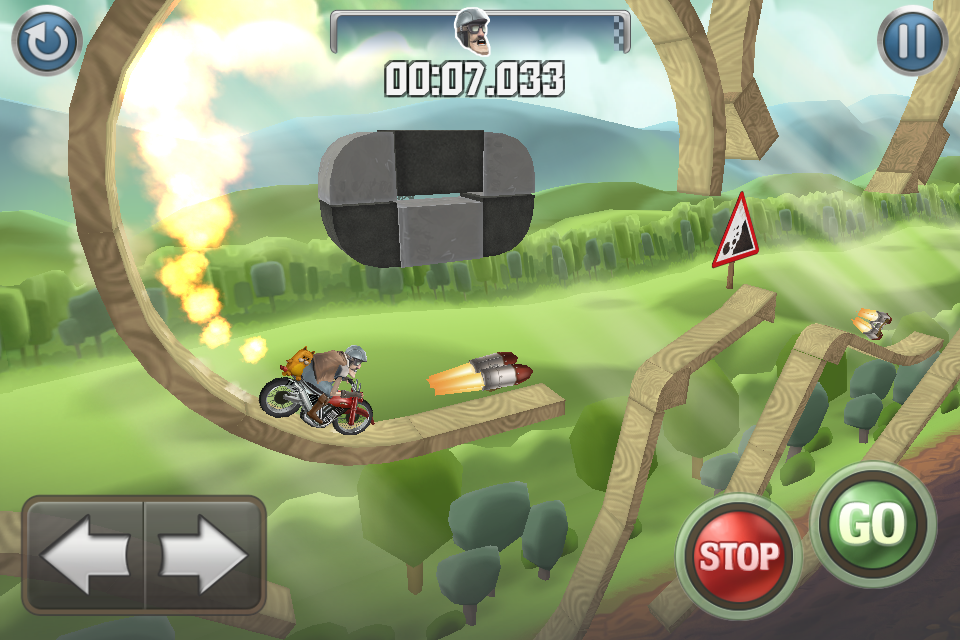
Task: Pause the game
Action: (912, 41)
